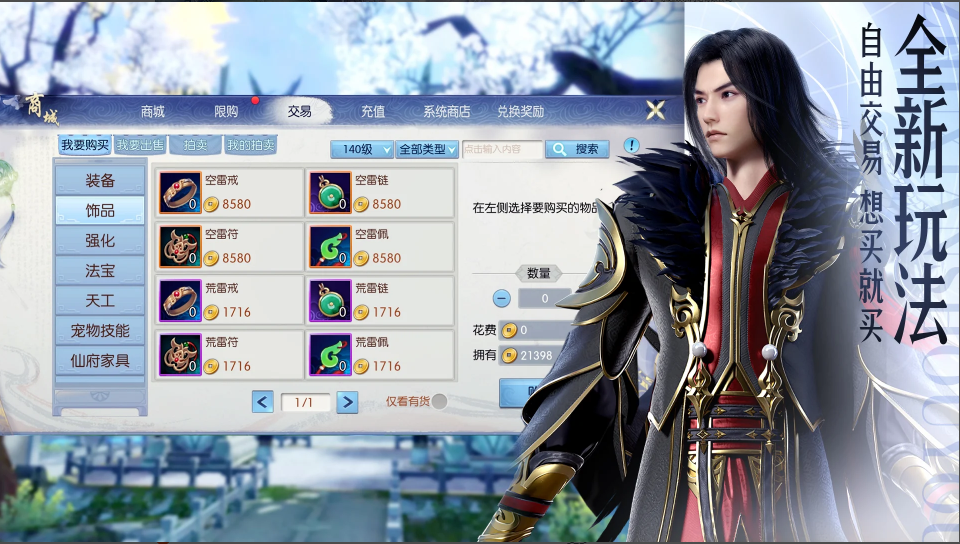
Task: Open the 系统商店 tab
Action: (446, 111)
